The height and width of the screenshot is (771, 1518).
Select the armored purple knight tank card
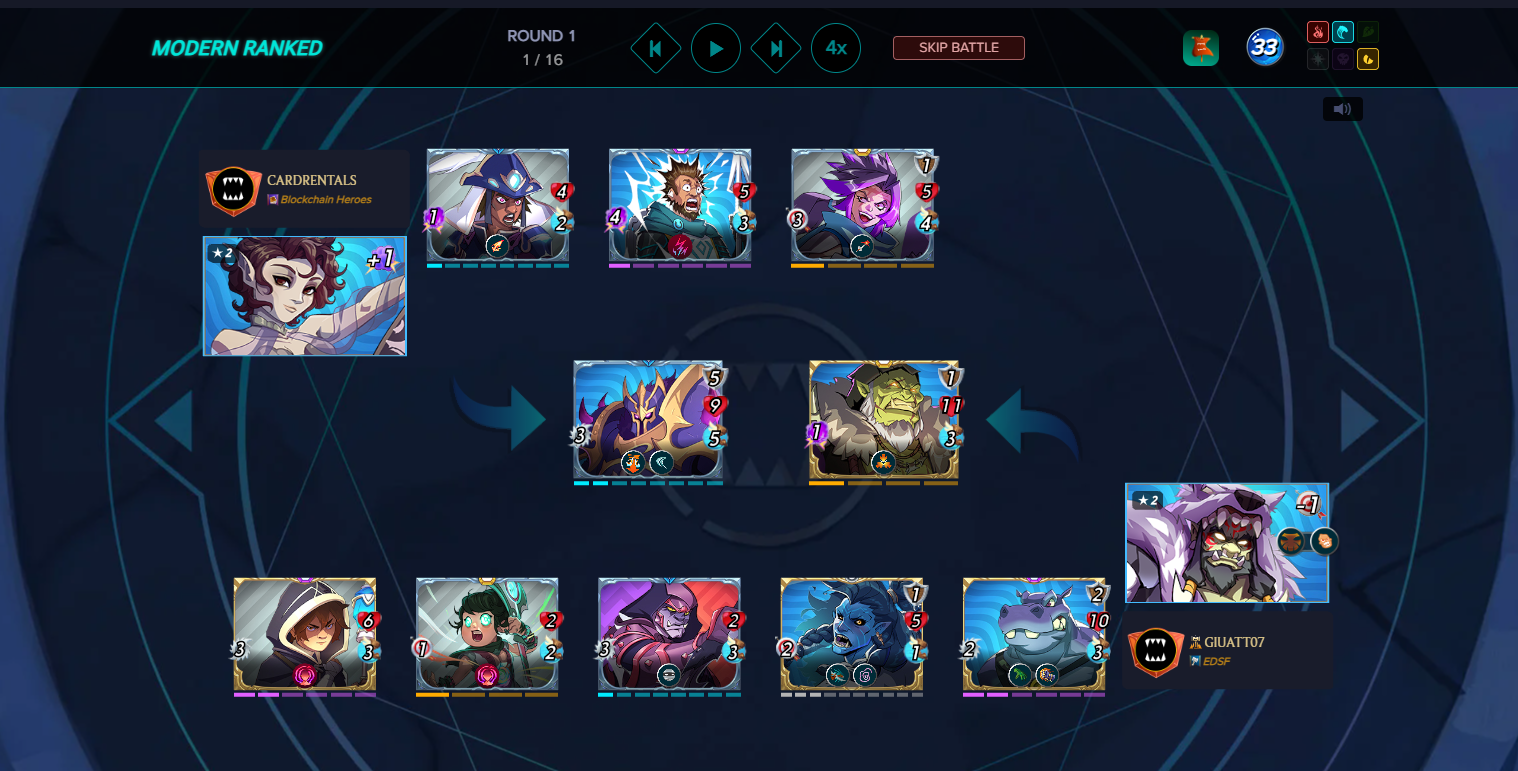point(648,420)
